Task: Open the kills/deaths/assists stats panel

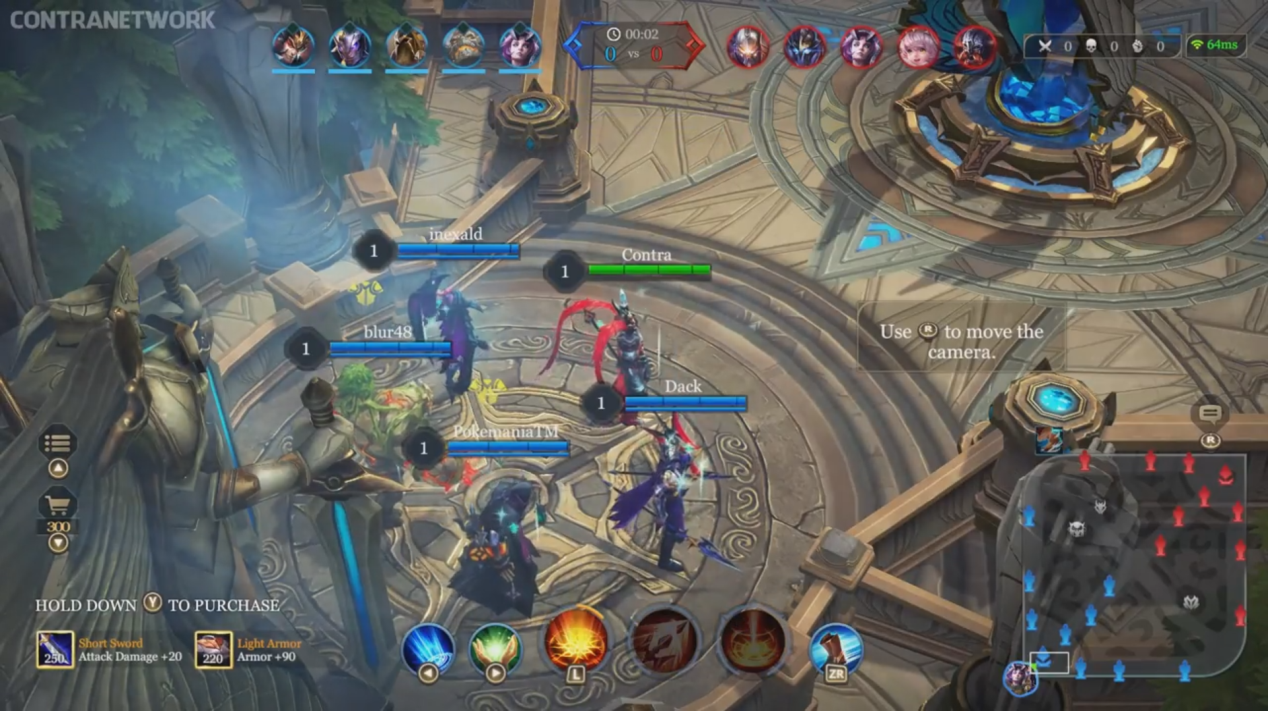Action: tap(1101, 46)
